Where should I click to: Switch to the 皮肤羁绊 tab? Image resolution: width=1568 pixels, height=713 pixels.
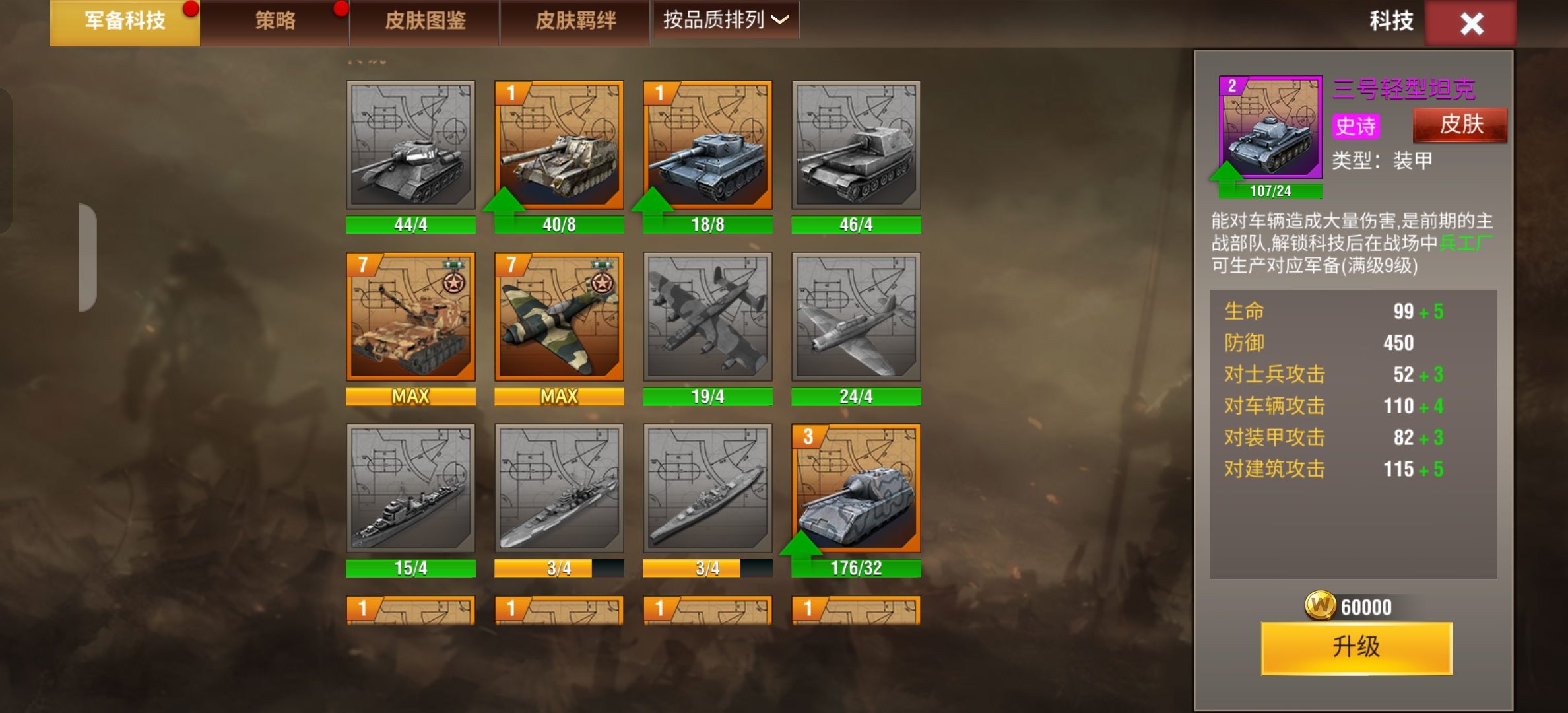coord(573,20)
